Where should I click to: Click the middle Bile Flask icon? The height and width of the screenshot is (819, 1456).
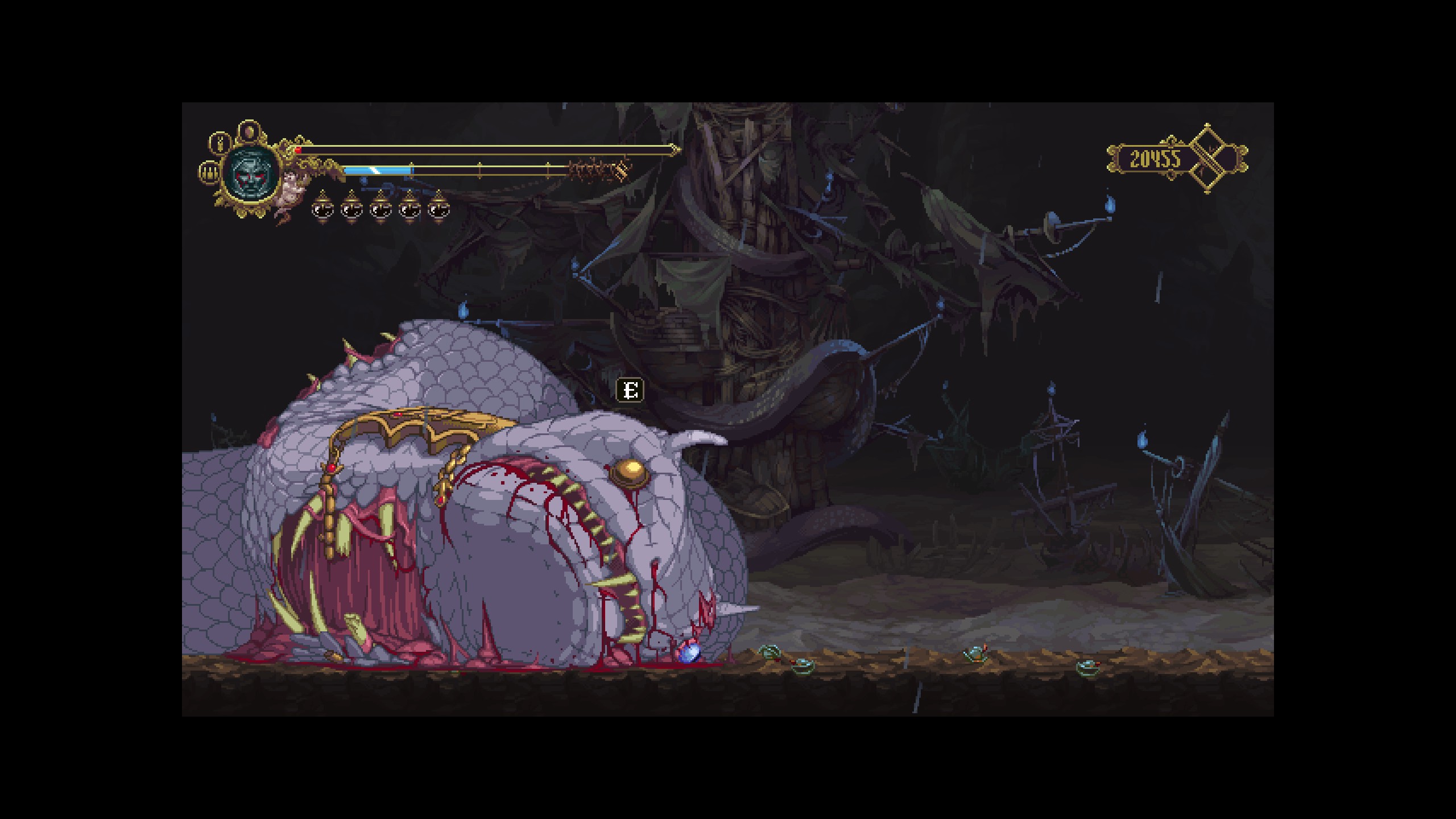tap(380, 210)
